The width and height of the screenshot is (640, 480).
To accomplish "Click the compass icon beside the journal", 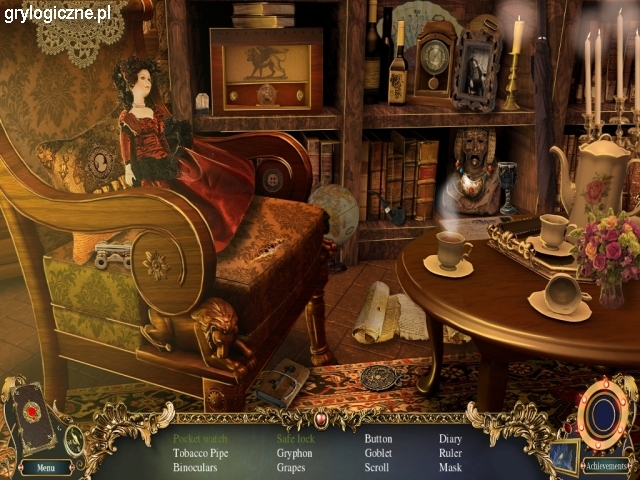I will click(x=74, y=438).
